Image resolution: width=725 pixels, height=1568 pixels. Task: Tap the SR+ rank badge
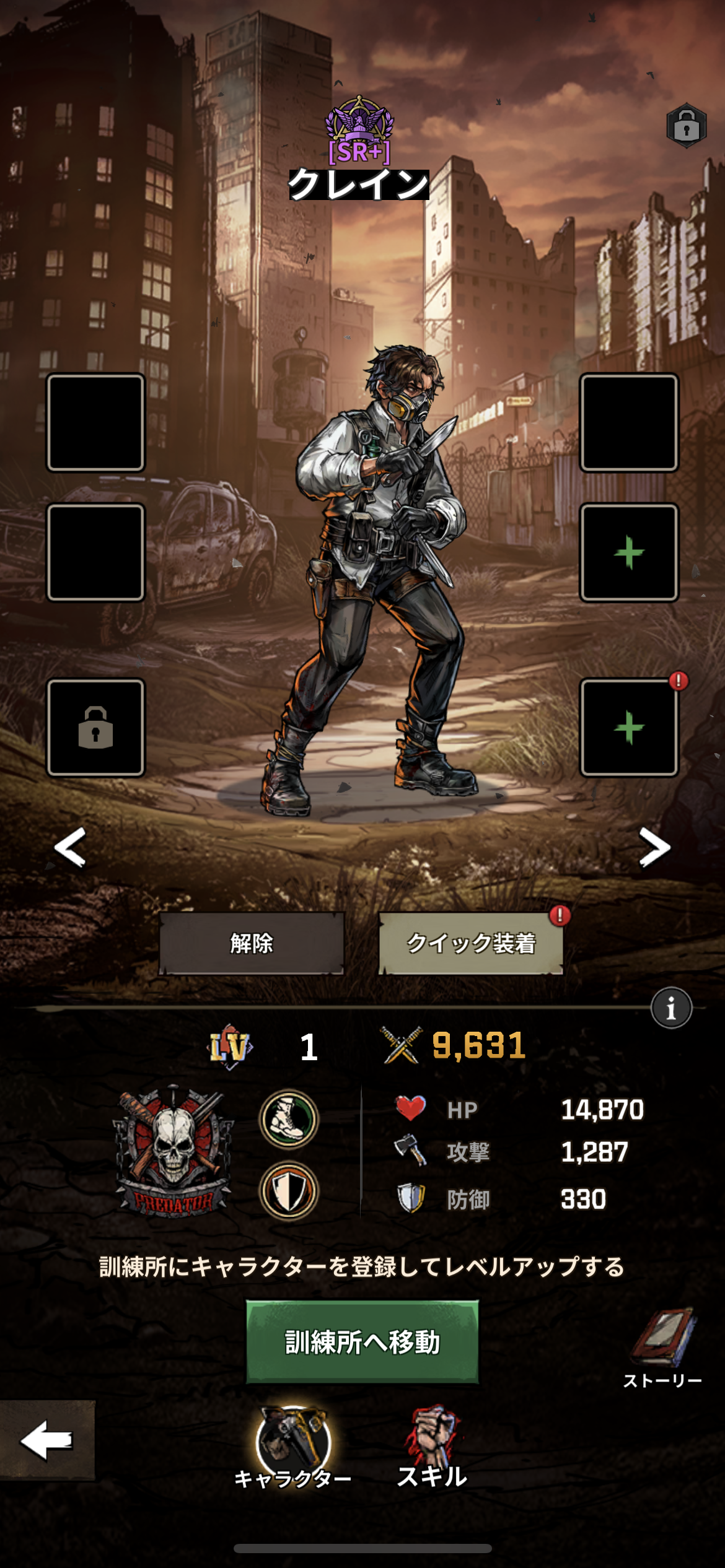coord(359,131)
